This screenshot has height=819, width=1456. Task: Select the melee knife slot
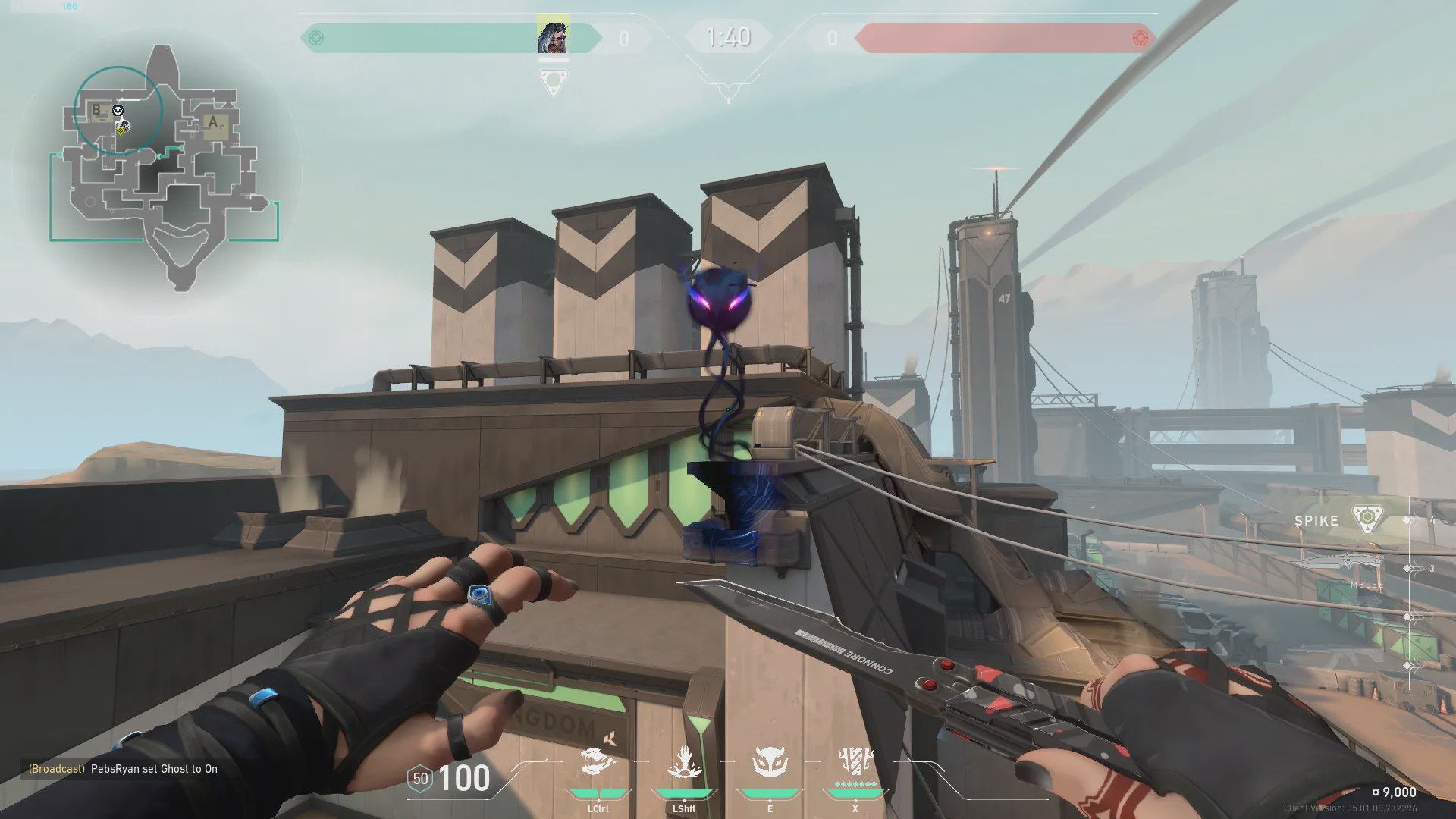[x=1341, y=565]
